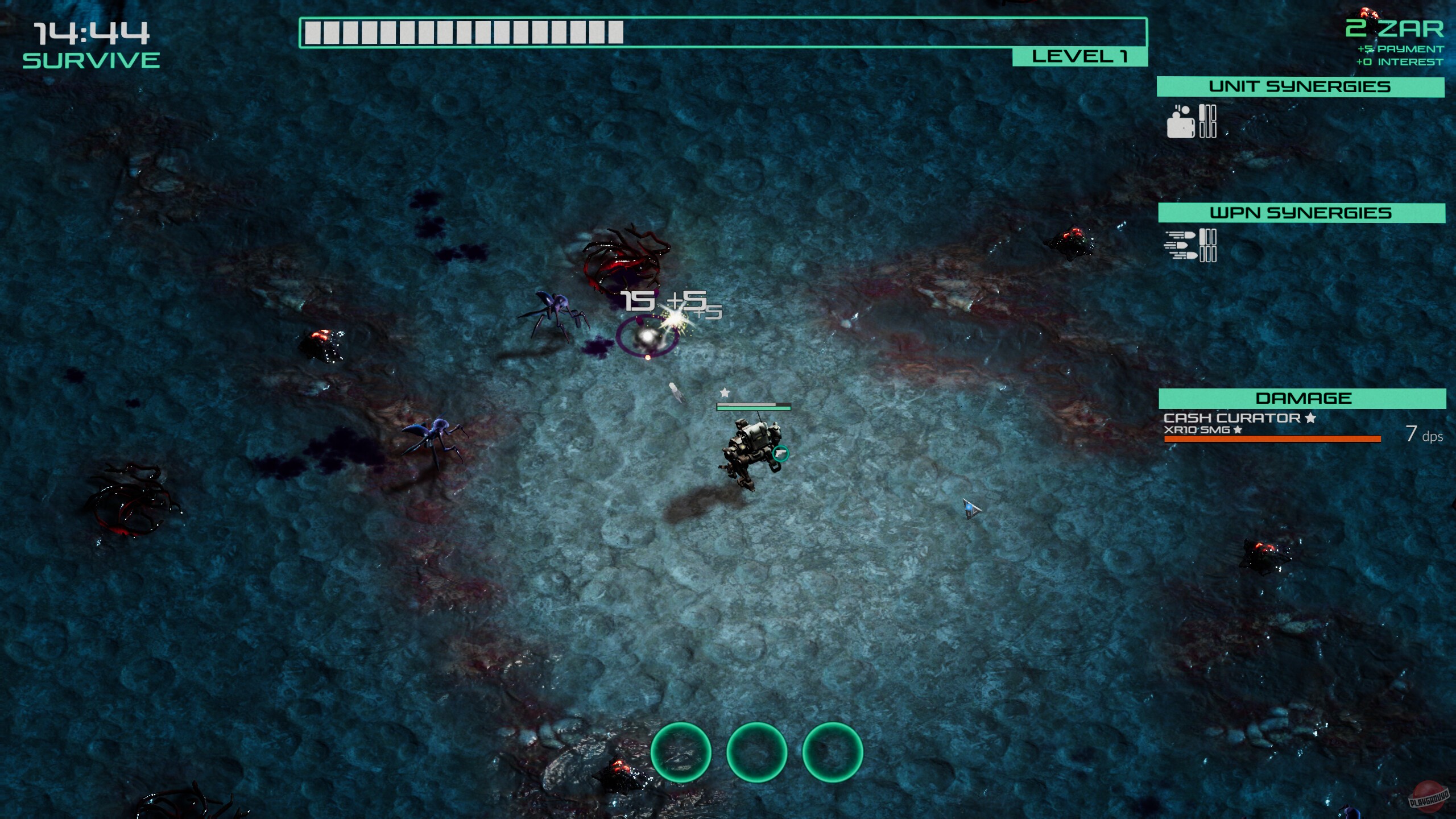Toggle the first weapon synergy tier segment

click(x=1201, y=236)
